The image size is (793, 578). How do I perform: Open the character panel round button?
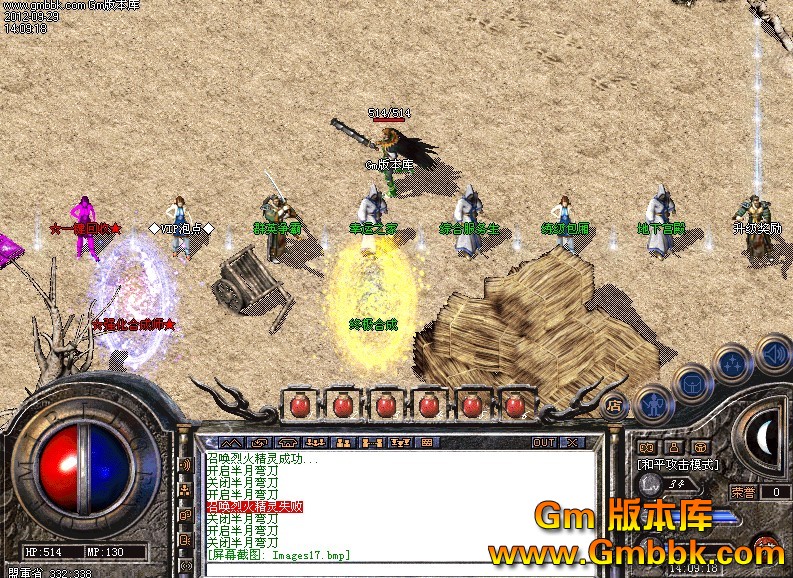point(651,403)
